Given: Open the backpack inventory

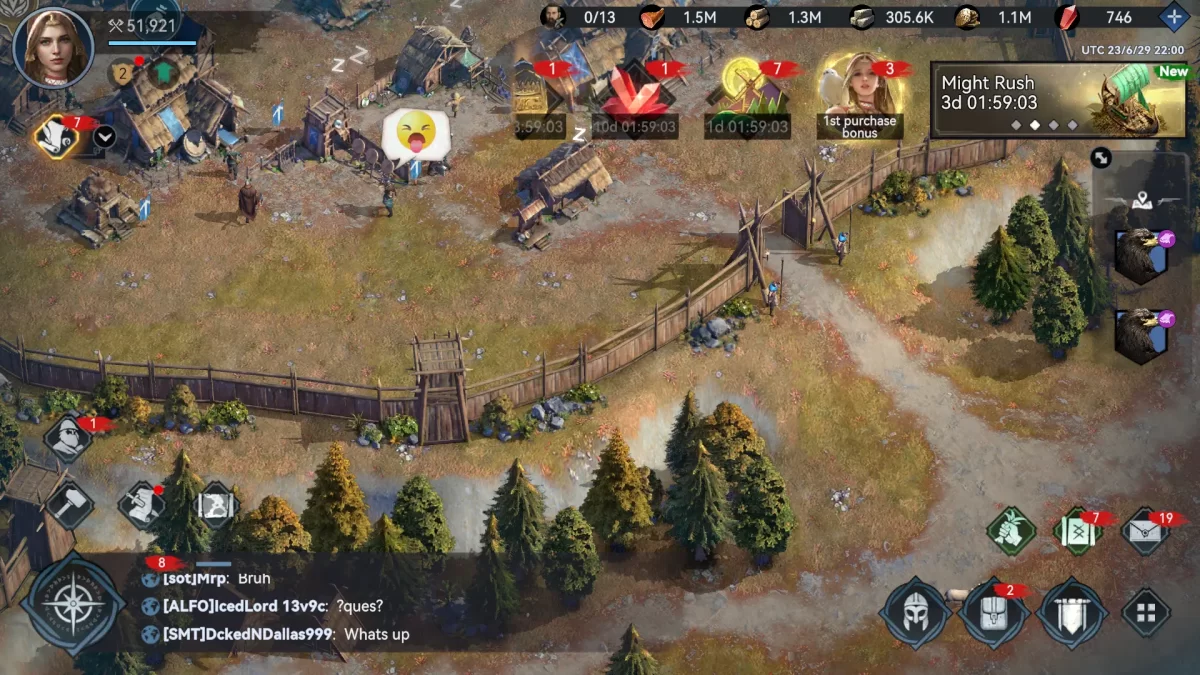Looking at the screenshot, I should point(994,612).
